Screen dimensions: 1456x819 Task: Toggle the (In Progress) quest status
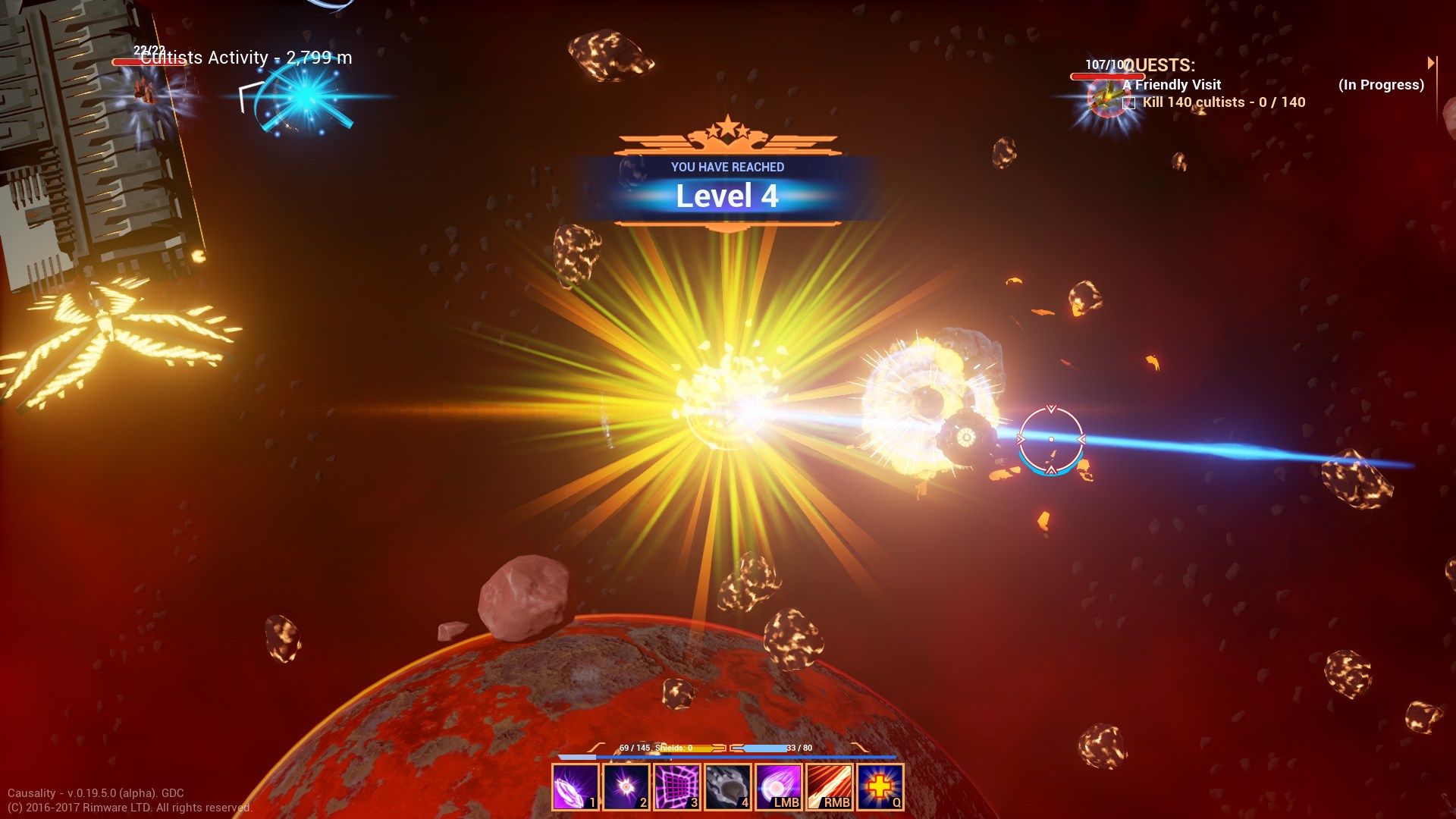tap(1381, 85)
